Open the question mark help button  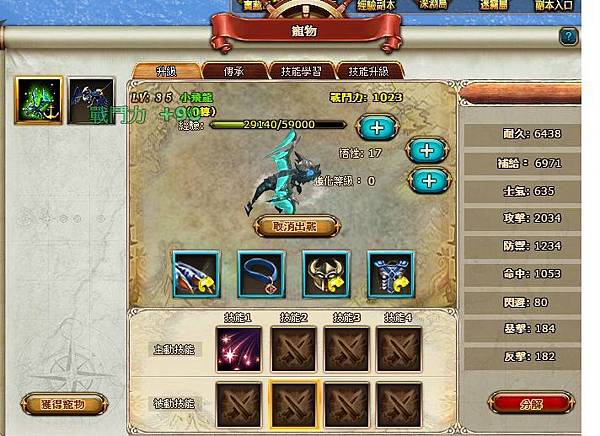click(568, 36)
